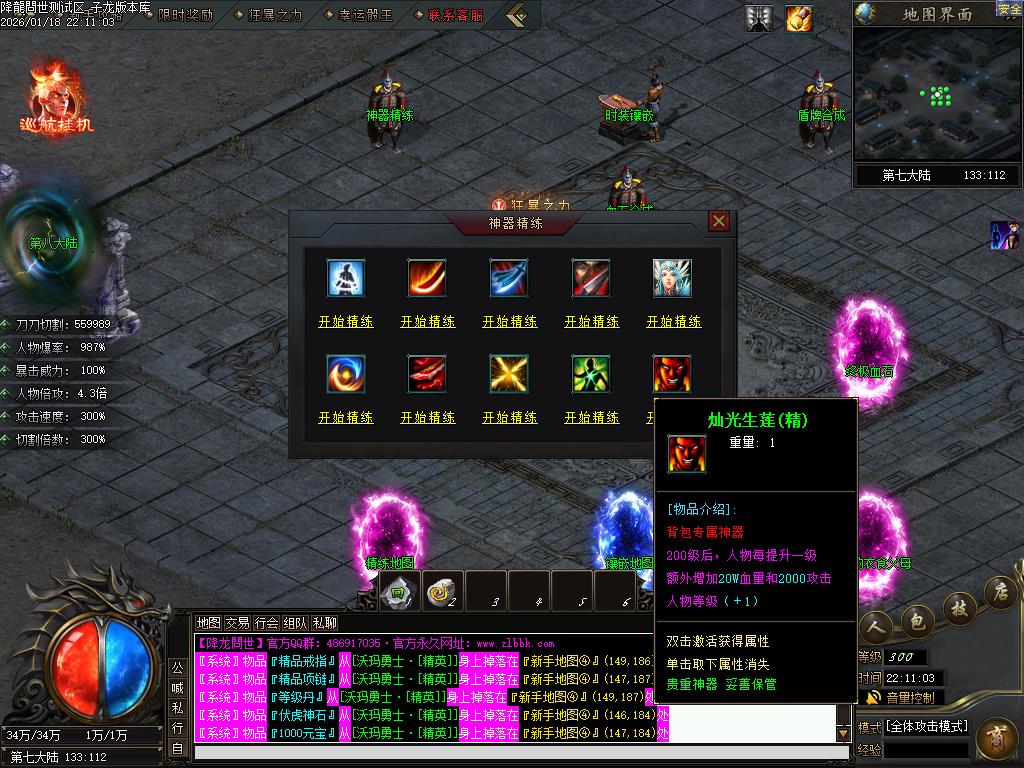Start refining under the blue-orange swirl artifact
Image resolution: width=1024 pixels, height=768 pixels.
(x=346, y=417)
